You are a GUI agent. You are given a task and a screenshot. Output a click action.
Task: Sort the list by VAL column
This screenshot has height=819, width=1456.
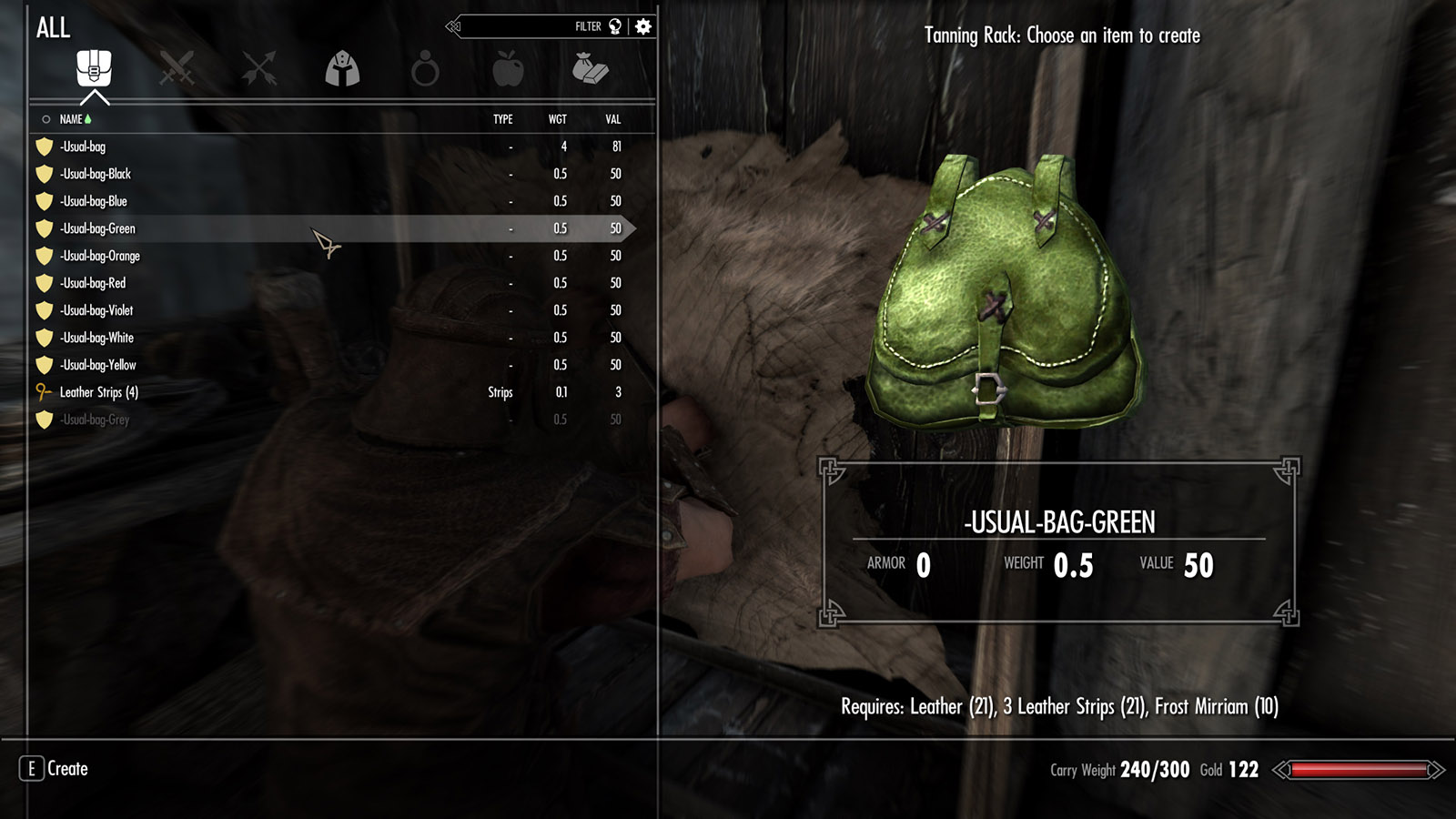[613, 119]
